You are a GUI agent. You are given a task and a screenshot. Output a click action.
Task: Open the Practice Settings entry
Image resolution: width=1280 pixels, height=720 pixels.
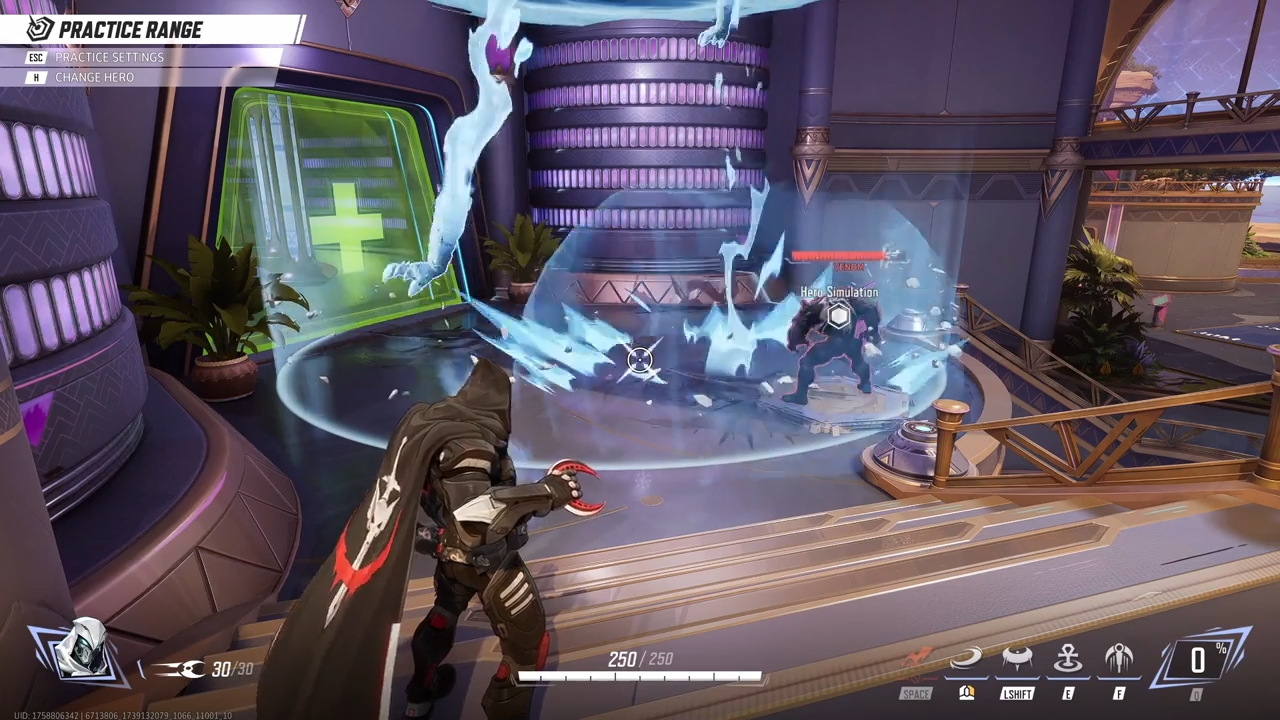(x=108, y=57)
